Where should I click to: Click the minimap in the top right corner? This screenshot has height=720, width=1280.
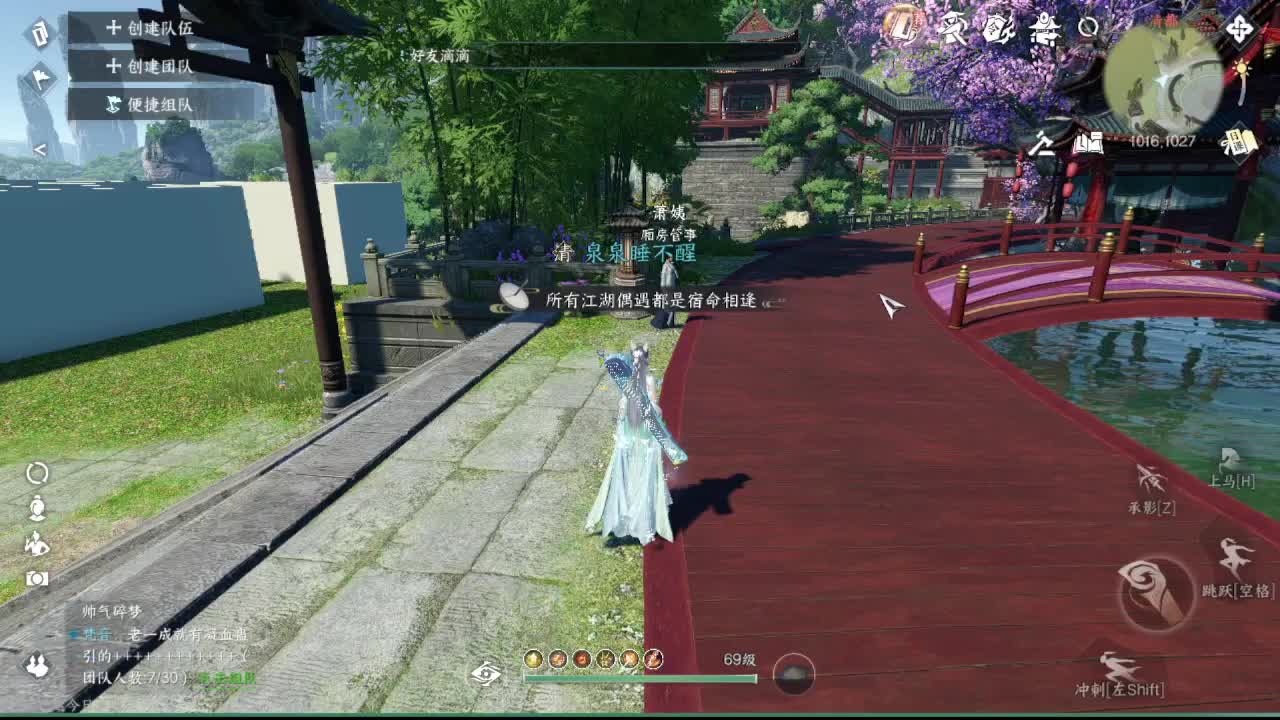point(1161,74)
